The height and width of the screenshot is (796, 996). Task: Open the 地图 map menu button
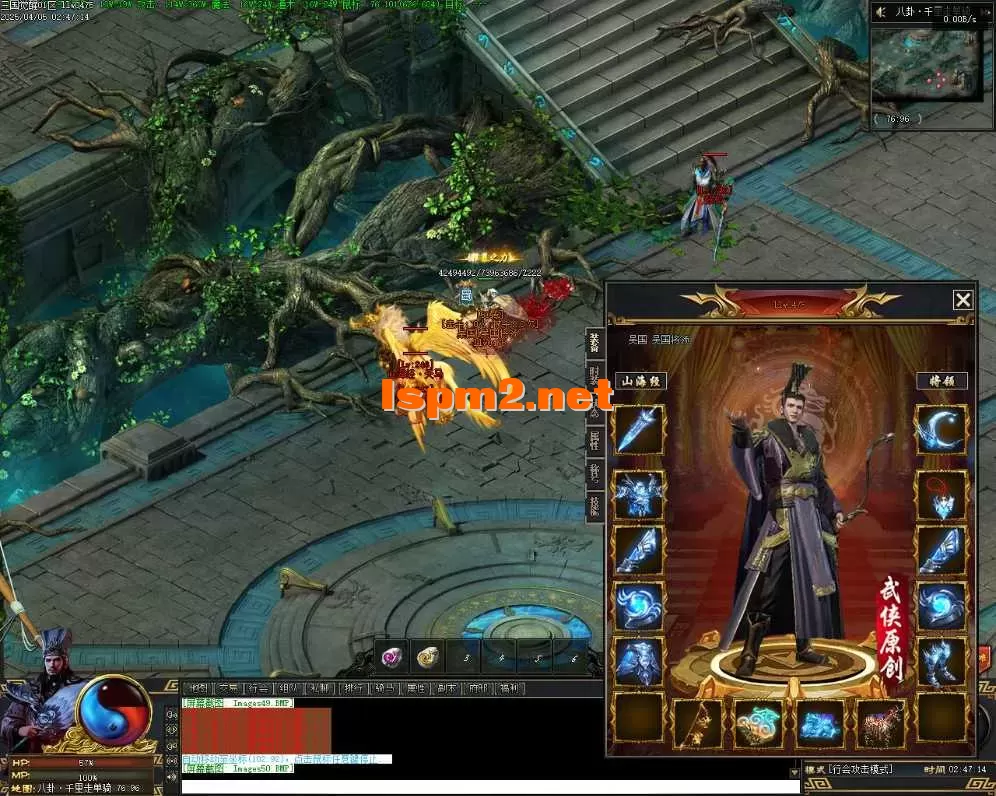(199, 688)
